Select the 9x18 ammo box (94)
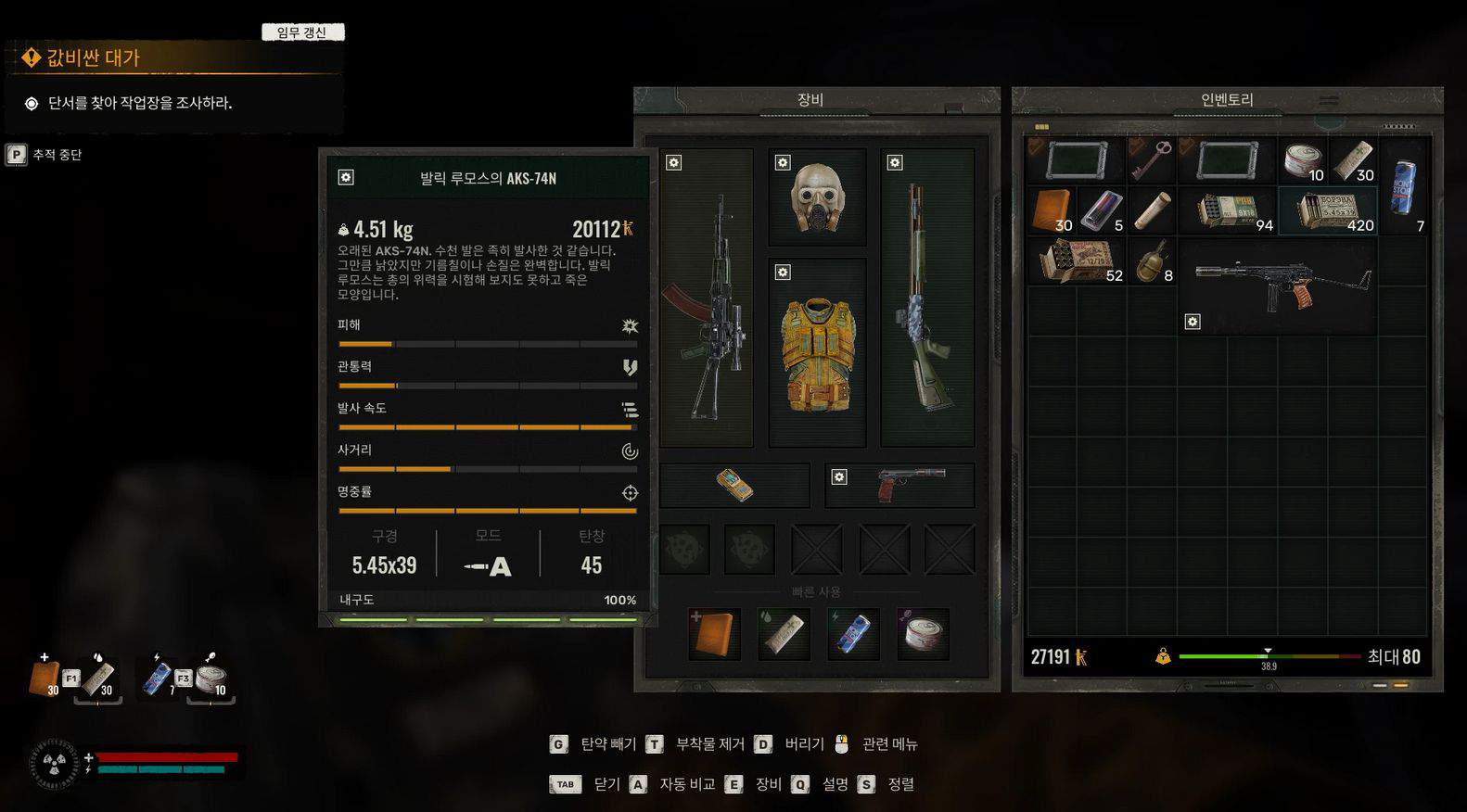Screen dimensions: 1467x812 coord(1228,210)
